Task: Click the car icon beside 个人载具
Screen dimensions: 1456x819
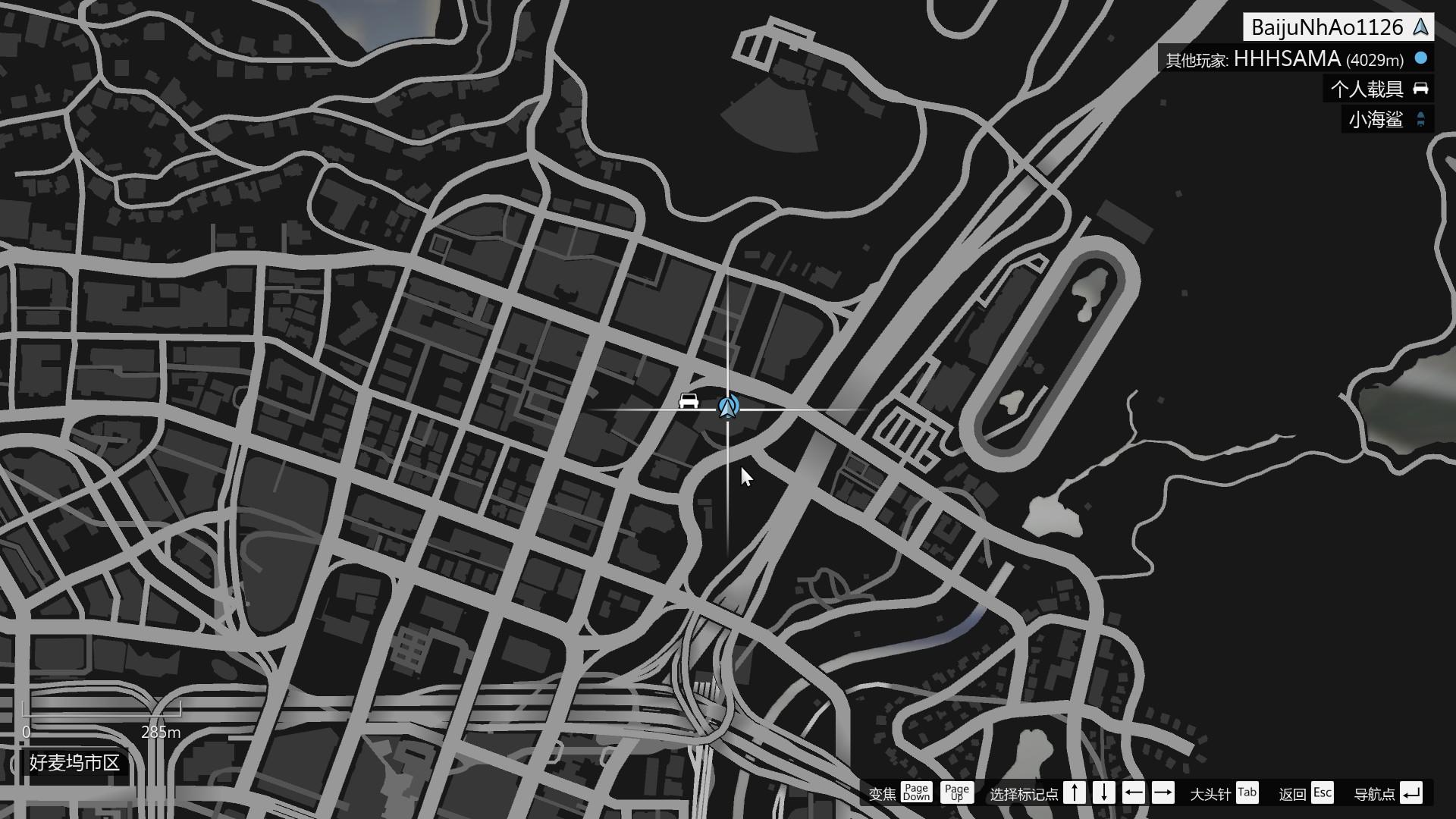Action: tap(1419, 89)
